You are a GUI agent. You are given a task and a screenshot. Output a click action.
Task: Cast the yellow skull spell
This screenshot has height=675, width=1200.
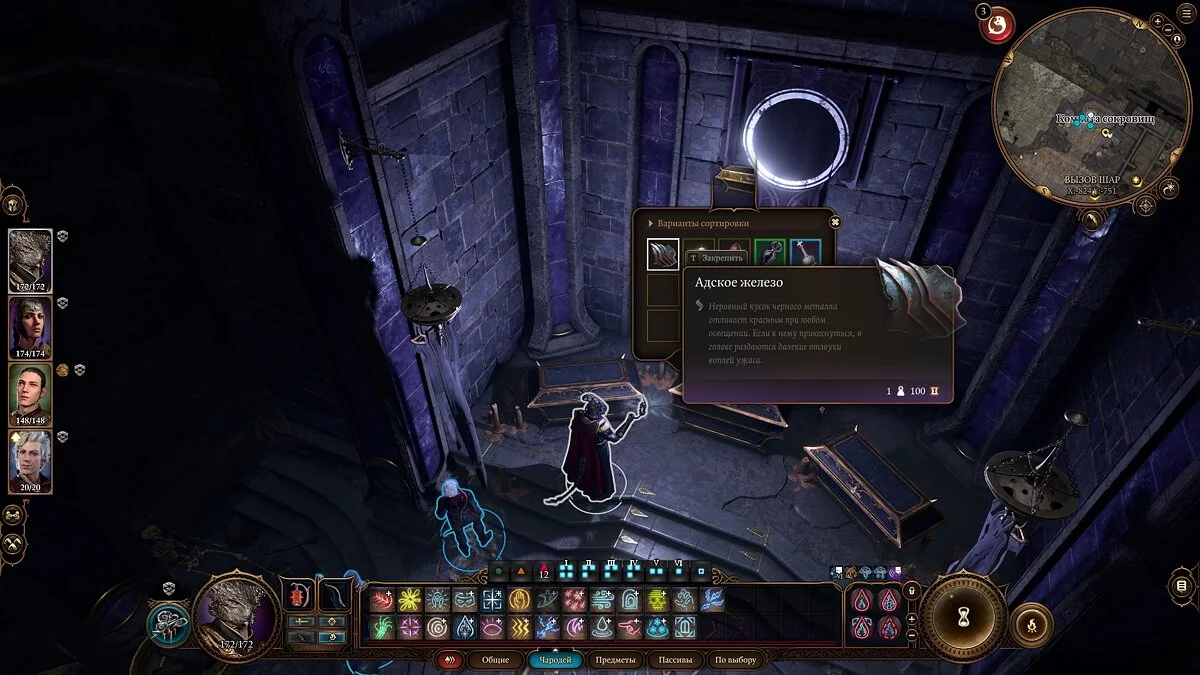[656, 600]
